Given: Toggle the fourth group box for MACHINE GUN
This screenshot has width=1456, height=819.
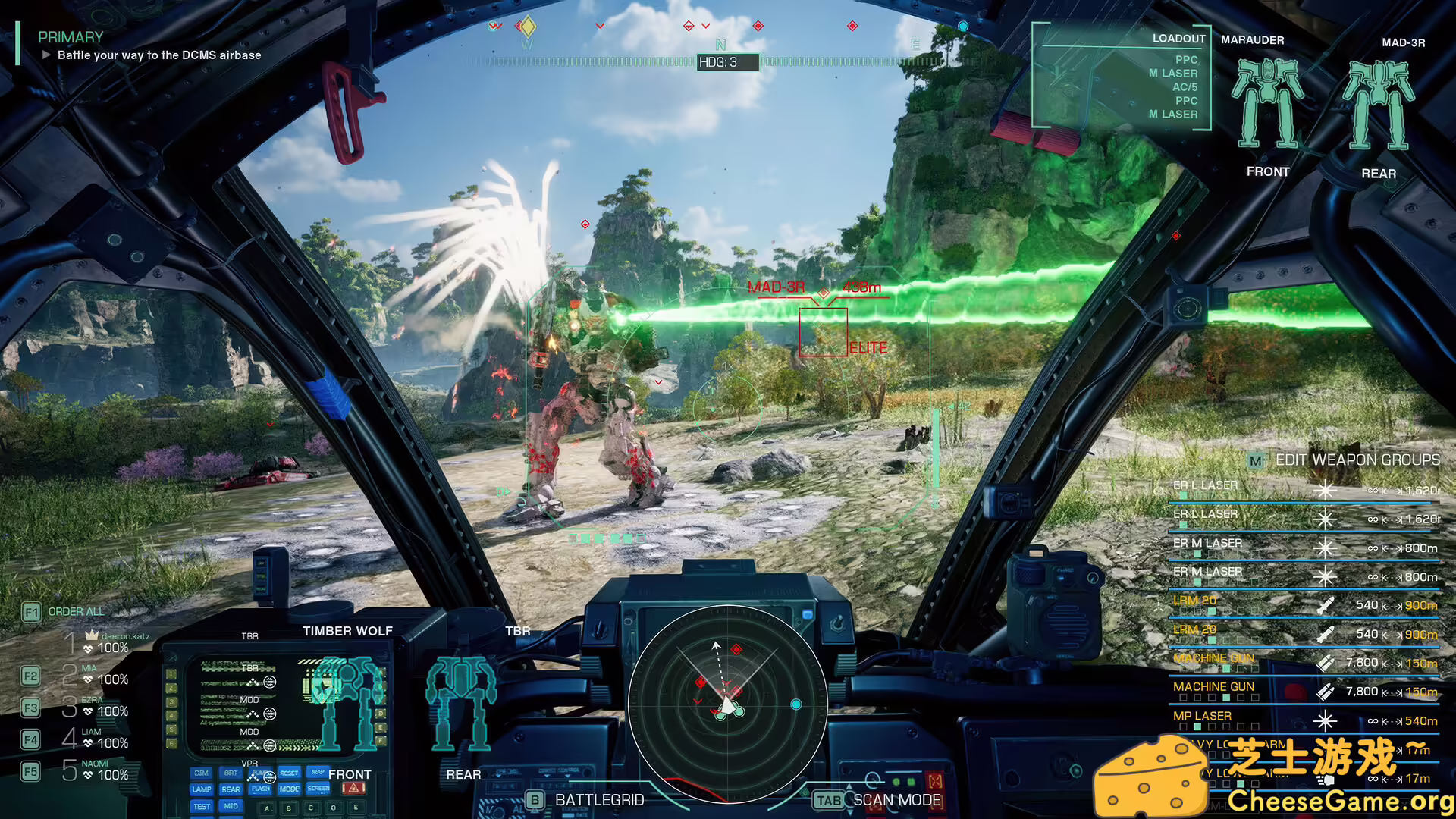Looking at the screenshot, I should (1225, 696).
